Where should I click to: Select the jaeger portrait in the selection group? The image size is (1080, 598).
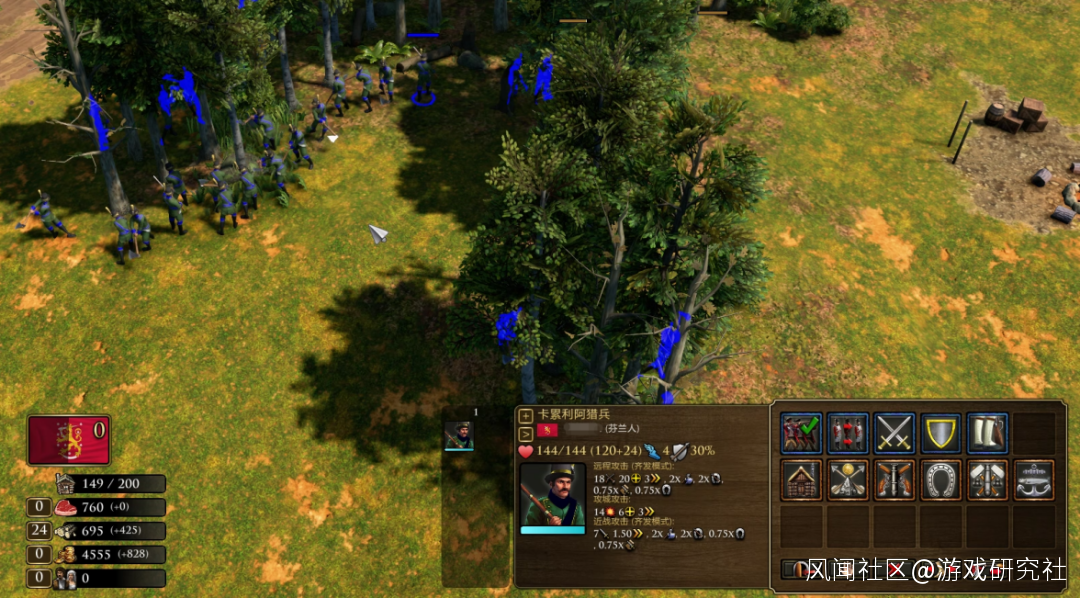[x=459, y=435]
